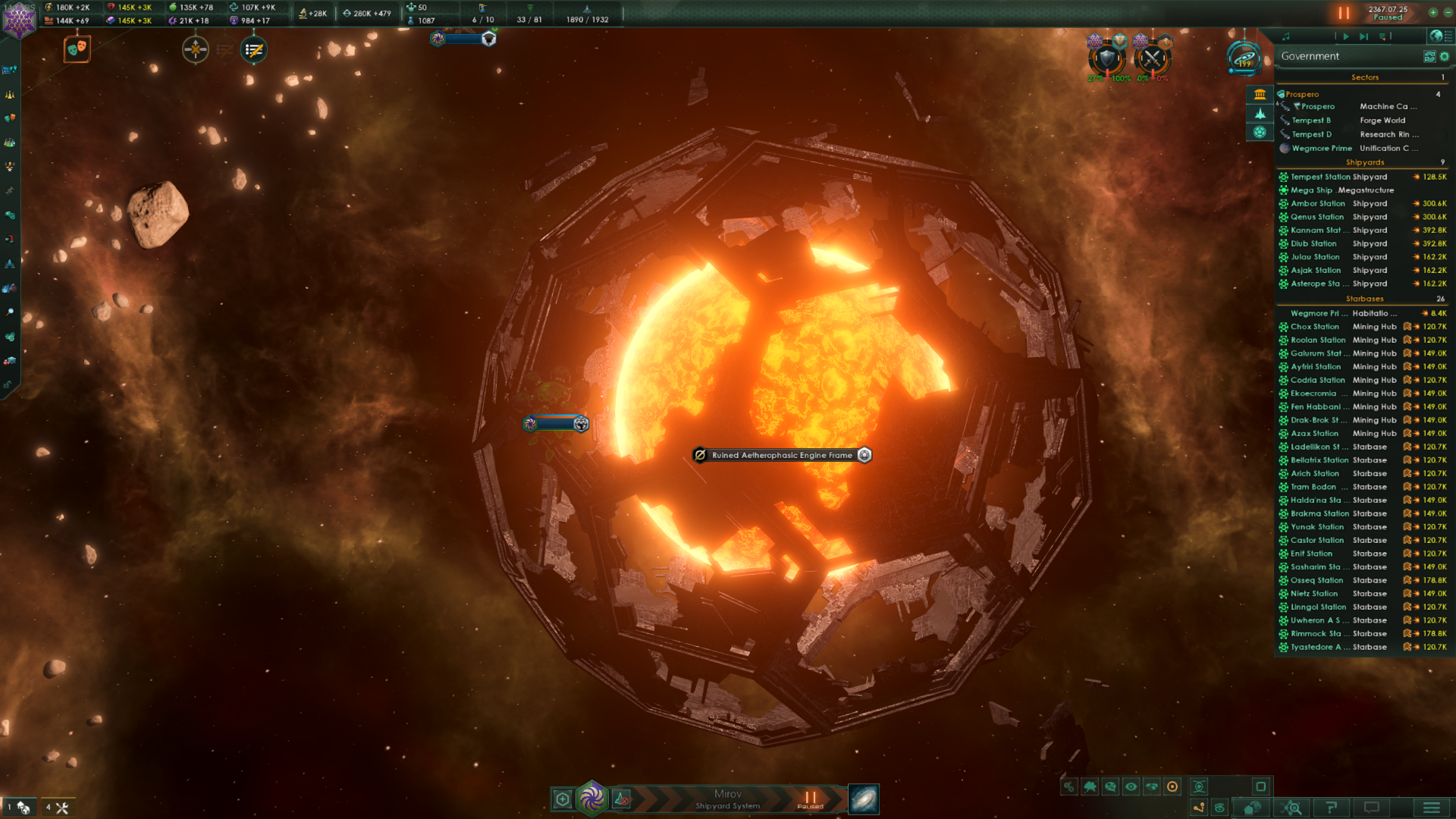The height and width of the screenshot is (819, 1456).
Task: Open outliner settings gear icon
Action: coord(1445,56)
